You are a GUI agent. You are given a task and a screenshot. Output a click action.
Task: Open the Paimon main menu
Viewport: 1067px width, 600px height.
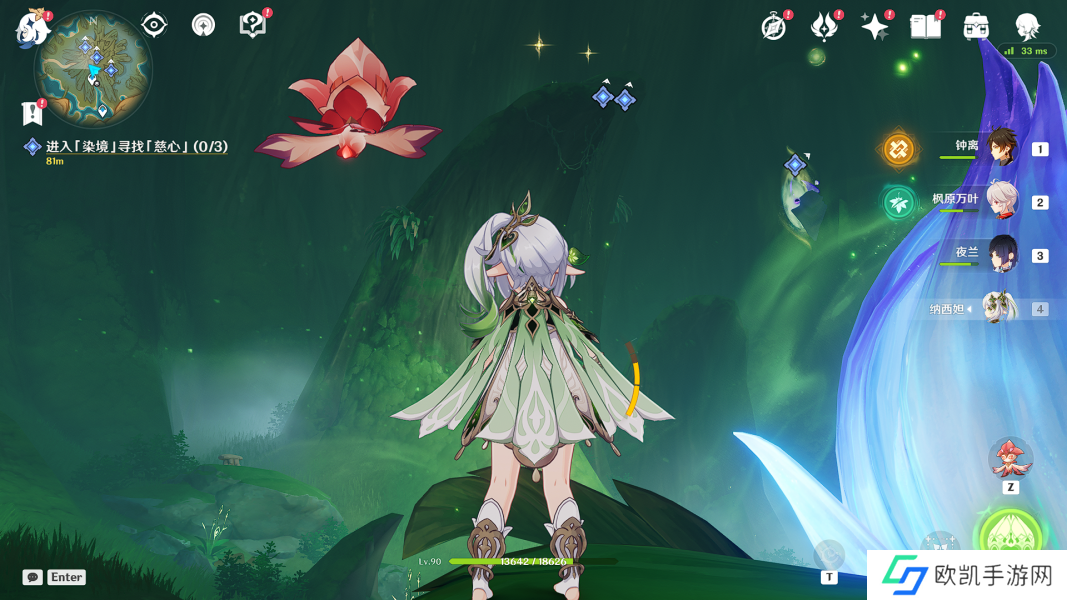[33, 28]
